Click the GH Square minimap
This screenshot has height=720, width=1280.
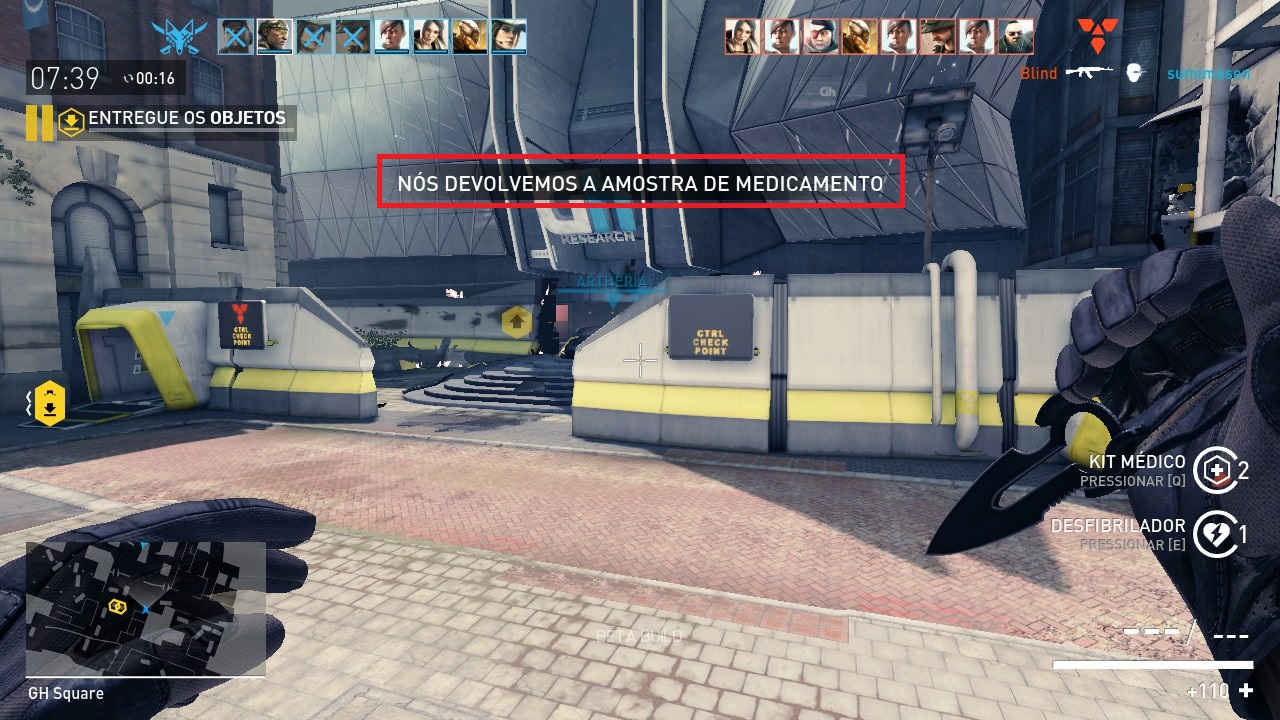tap(145, 608)
